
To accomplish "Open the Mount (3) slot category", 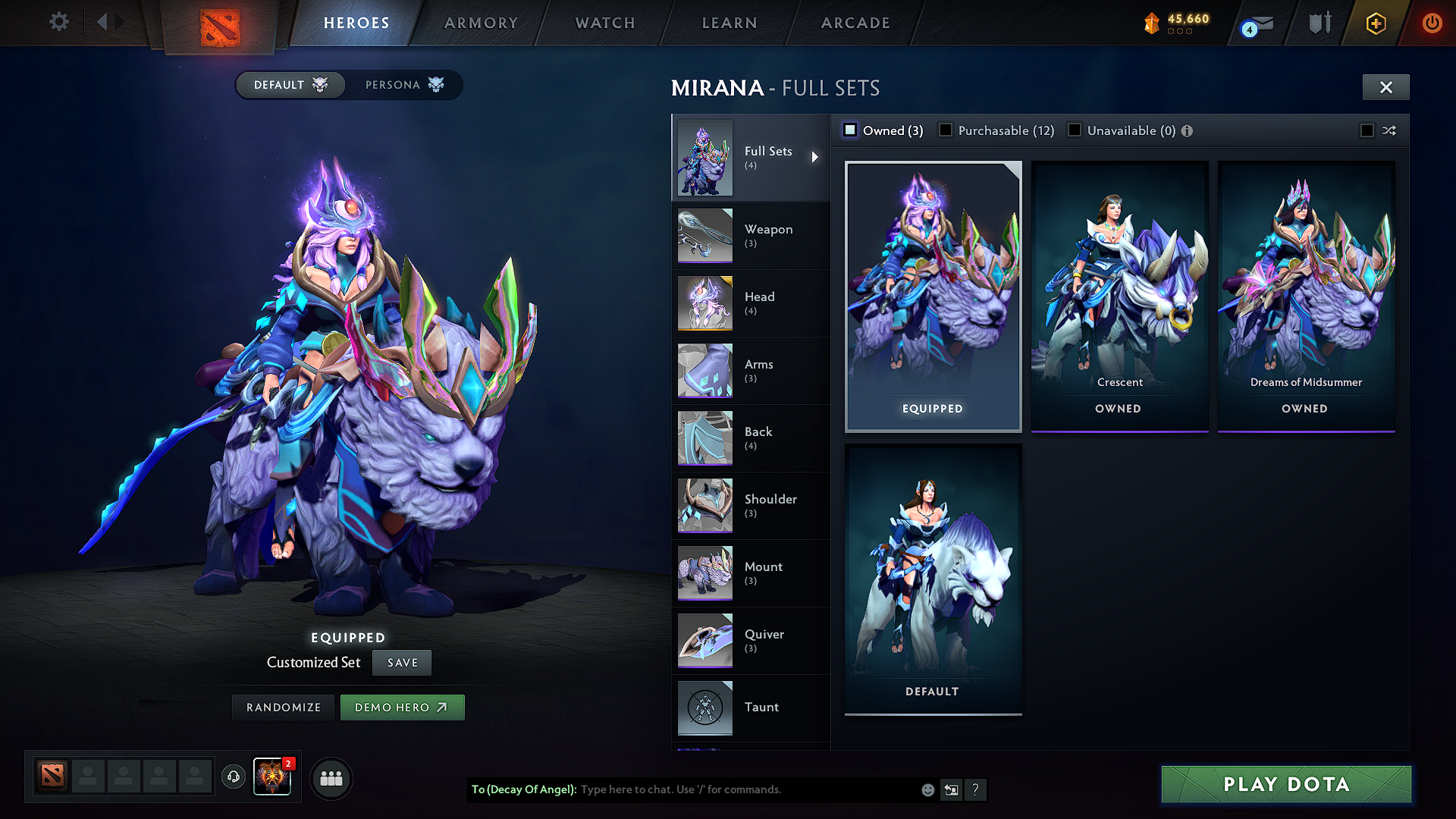I will click(764, 573).
